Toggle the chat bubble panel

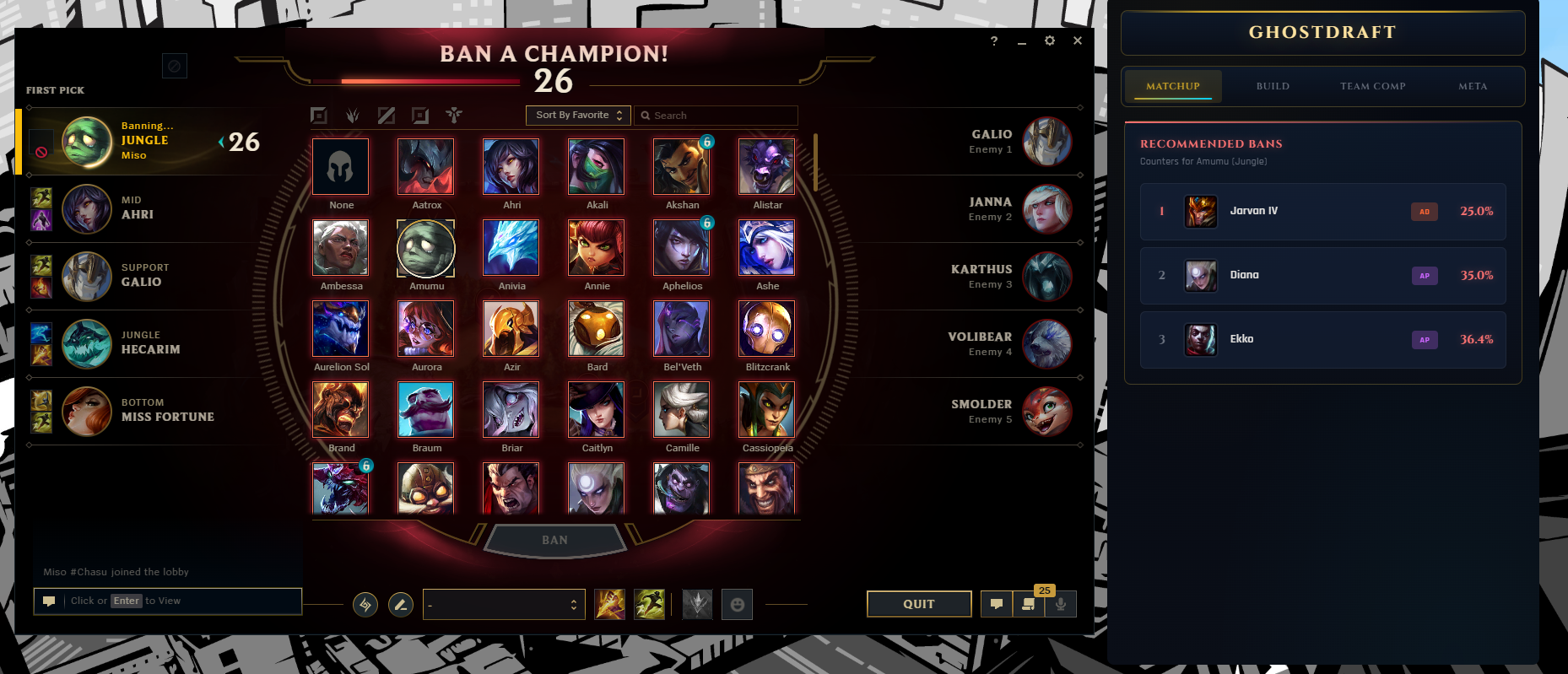click(x=997, y=604)
